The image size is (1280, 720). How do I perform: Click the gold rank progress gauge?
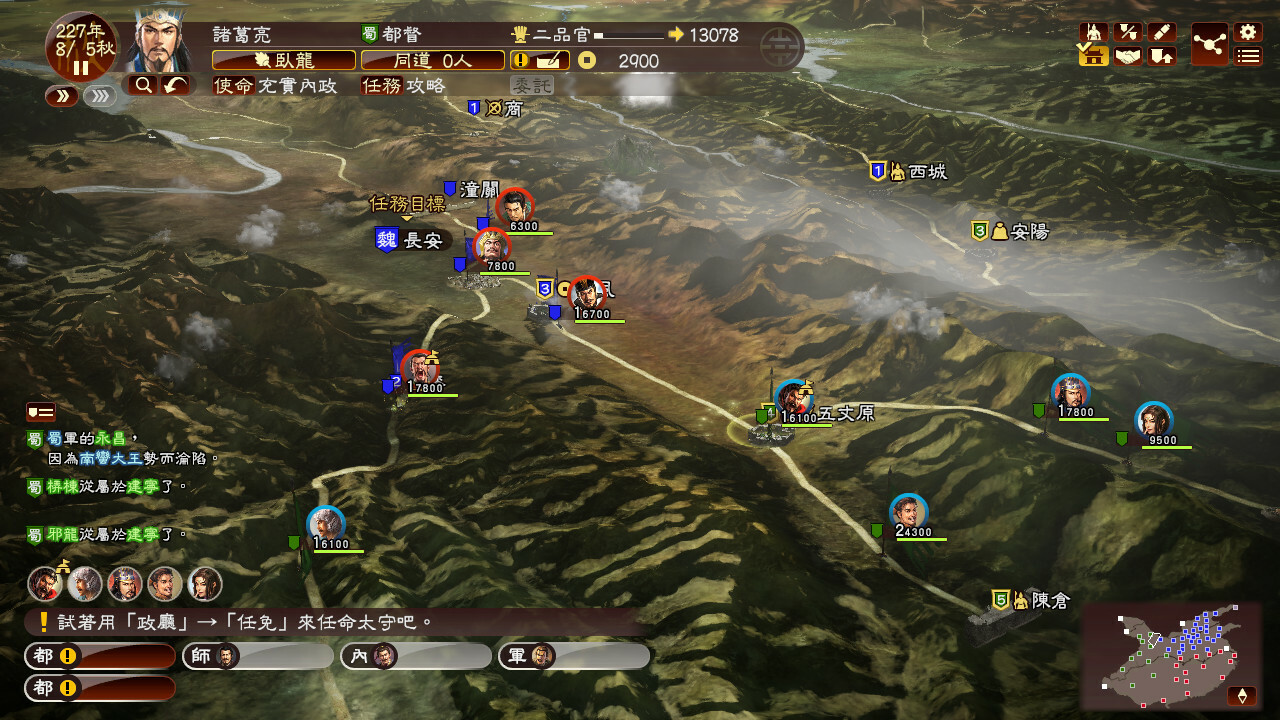(630, 35)
